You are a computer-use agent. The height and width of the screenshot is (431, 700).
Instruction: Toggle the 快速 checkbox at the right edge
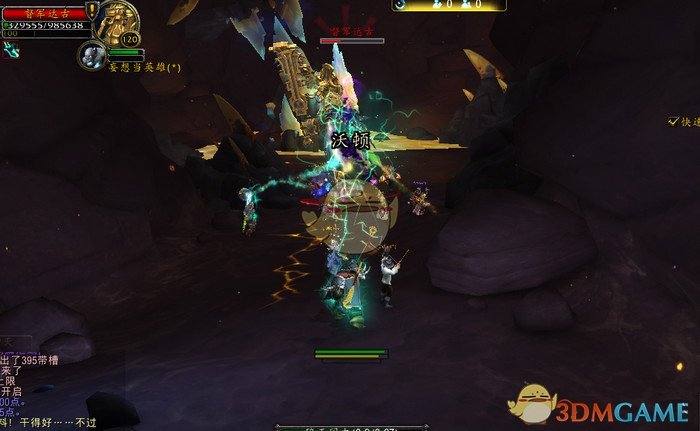674,121
